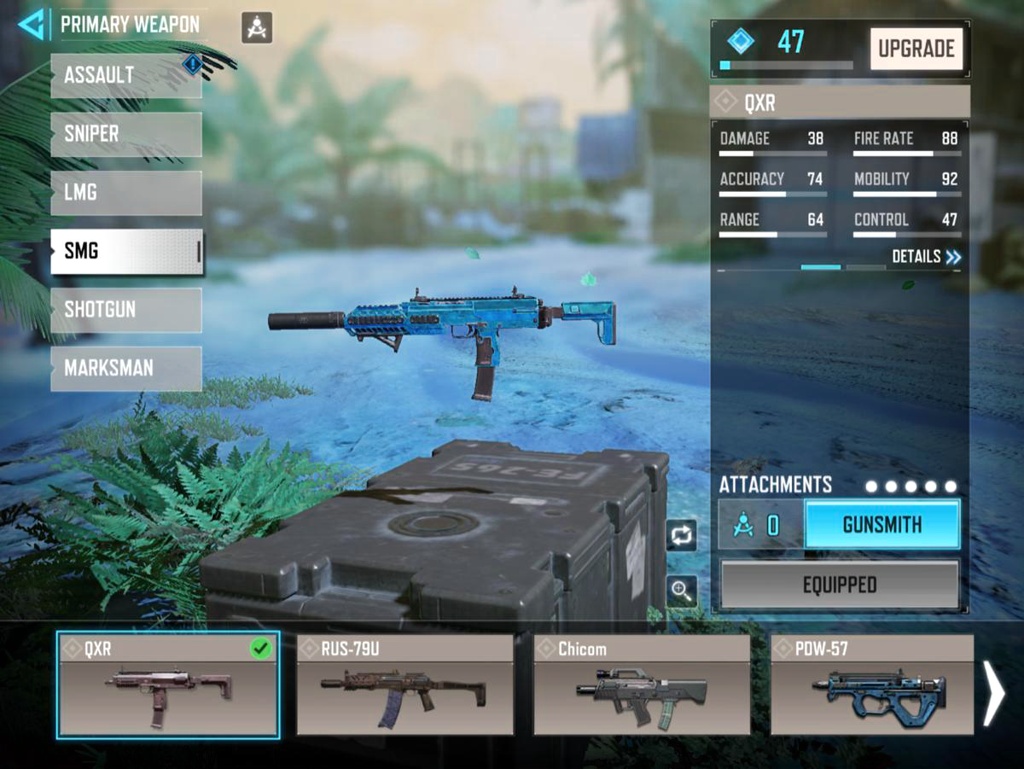Switch to the Marksman category
The width and height of the screenshot is (1024, 769).
pyautogui.click(x=126, y=368)
